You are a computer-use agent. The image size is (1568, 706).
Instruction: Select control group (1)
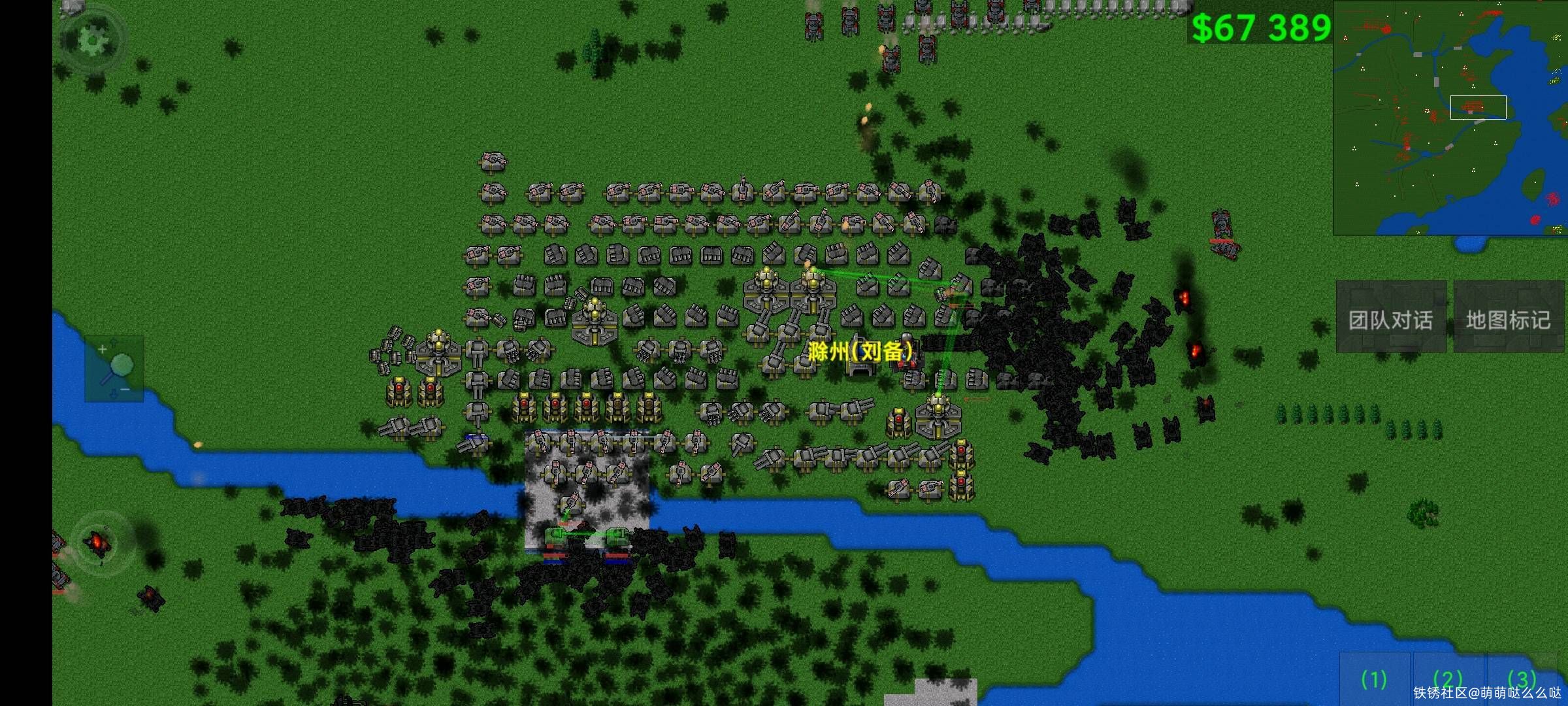coord(1374,679)
